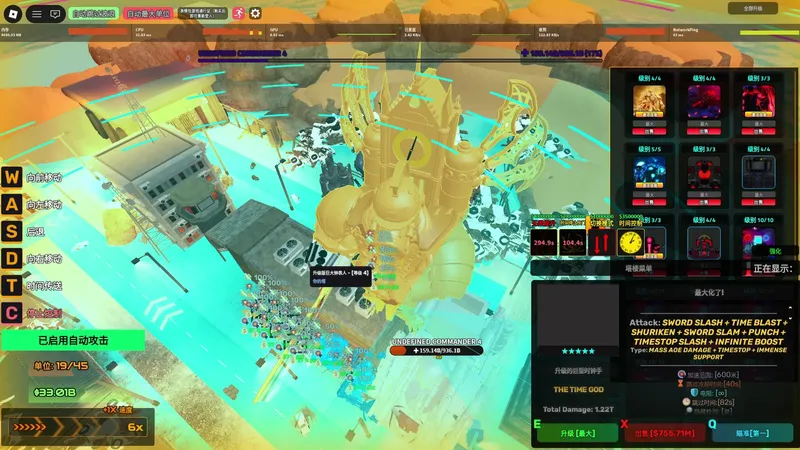
Task: Select the golden titan unit card
Action: click(648, 103)
